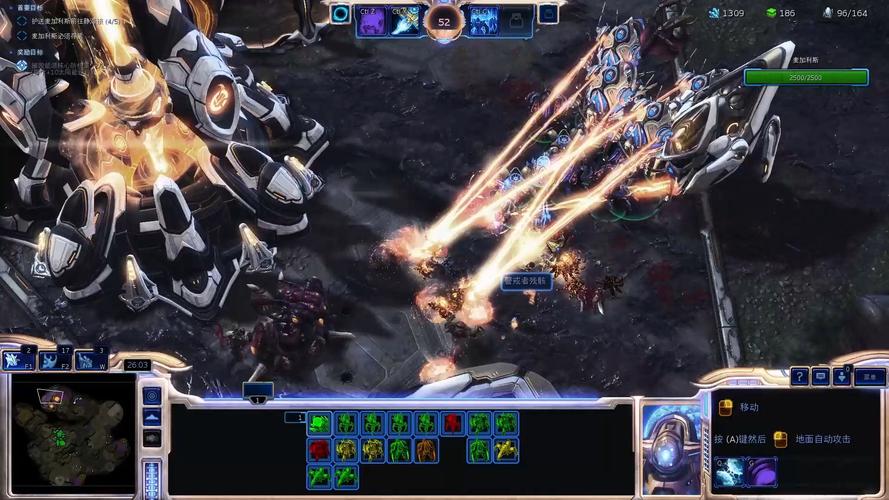Open the help question mark button
The width and height of the screenshot is (889, 500).
pyautogui.click(x=799, y=377)
